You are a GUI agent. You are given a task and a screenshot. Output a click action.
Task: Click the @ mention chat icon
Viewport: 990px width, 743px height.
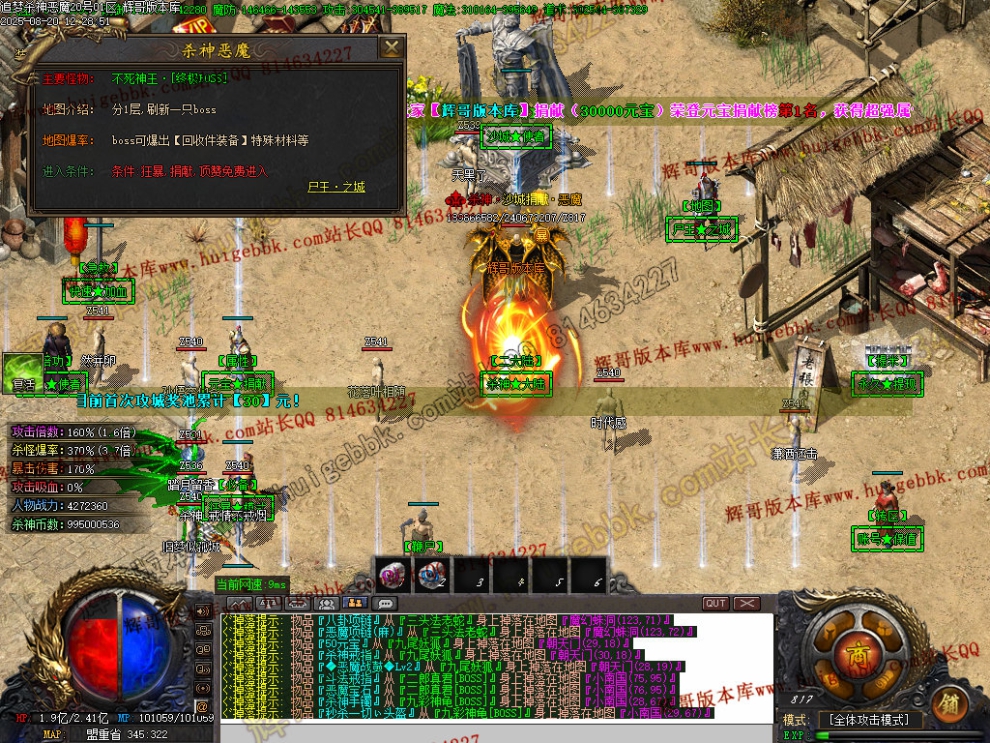coord(203,650)
